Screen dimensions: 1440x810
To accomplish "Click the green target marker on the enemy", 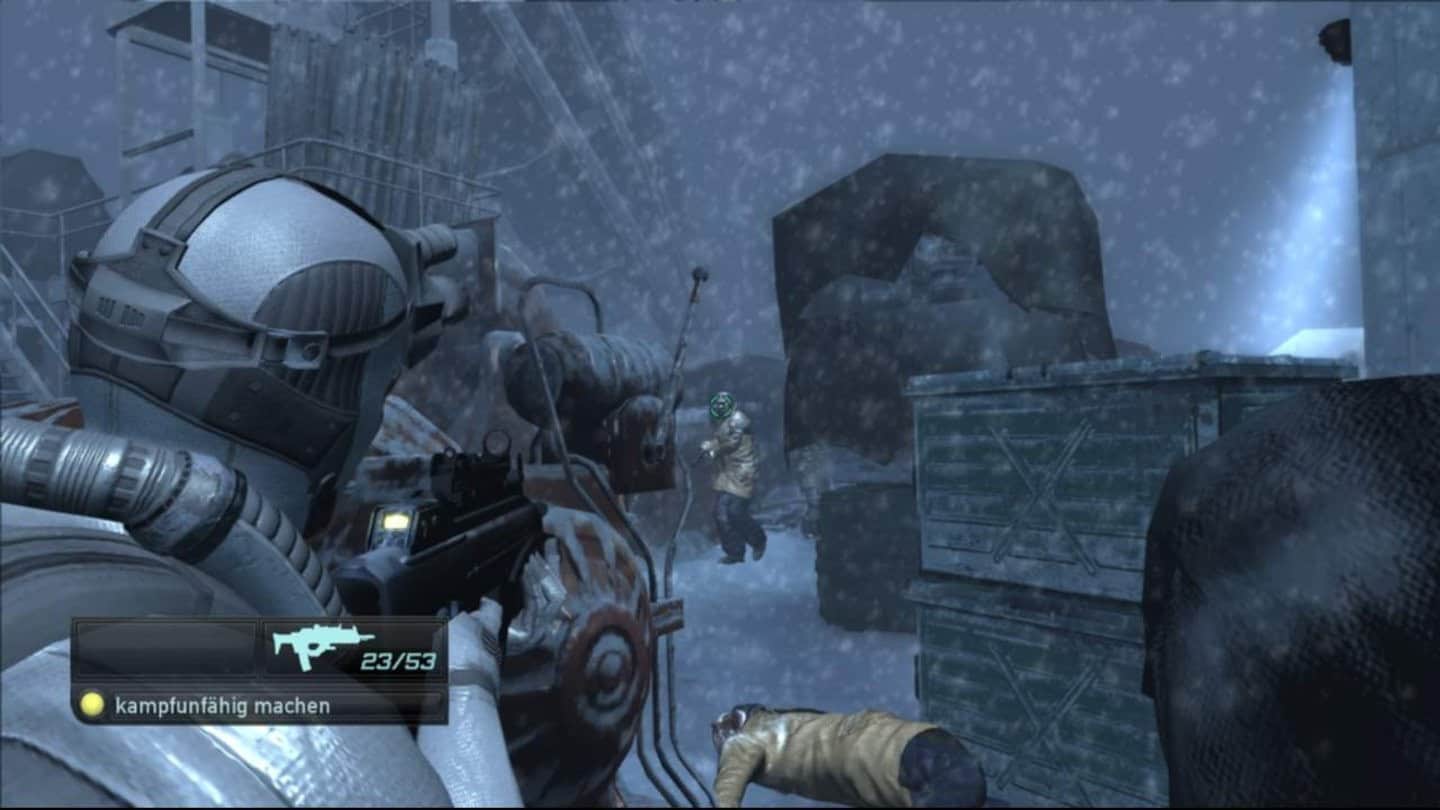I will click(721, 406).
